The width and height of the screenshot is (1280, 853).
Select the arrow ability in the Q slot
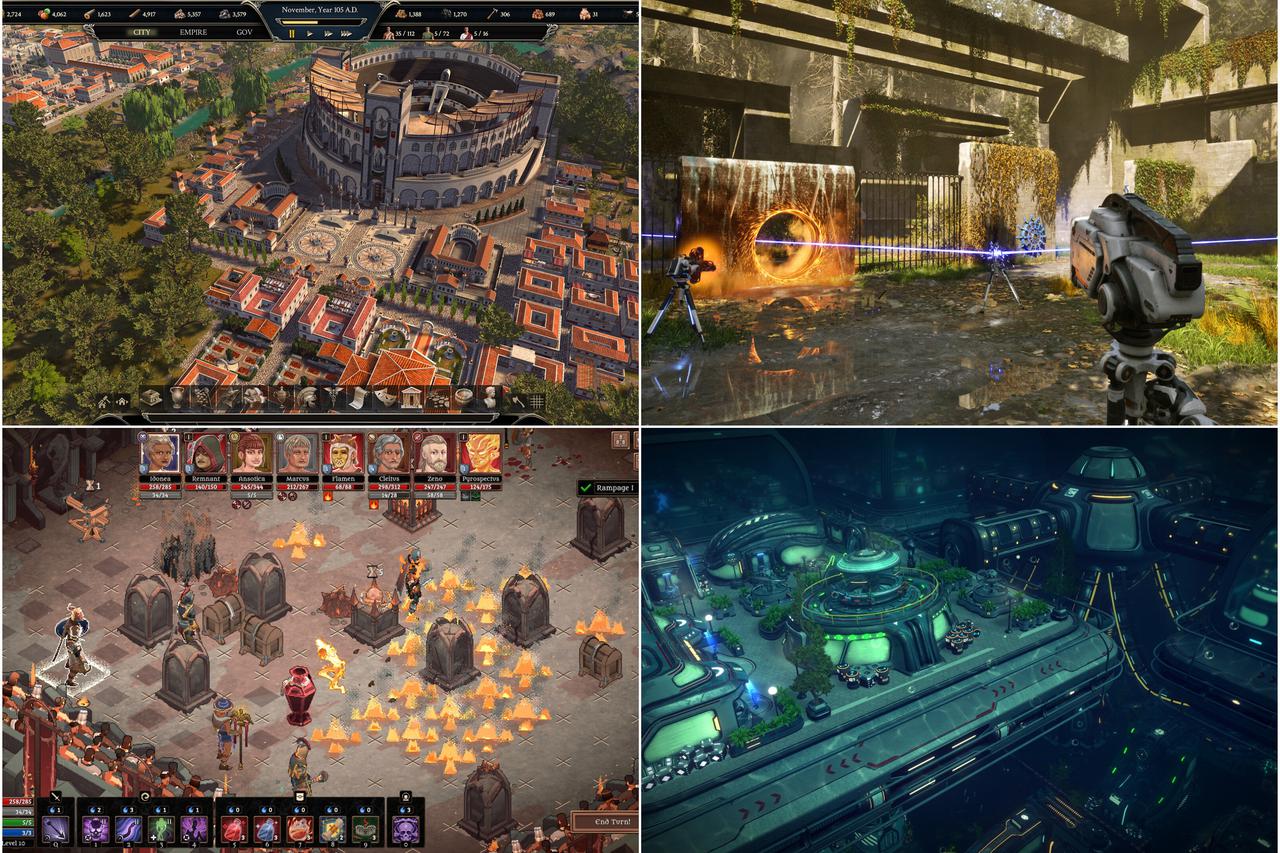pyautogui.click(x=56, y=830)
